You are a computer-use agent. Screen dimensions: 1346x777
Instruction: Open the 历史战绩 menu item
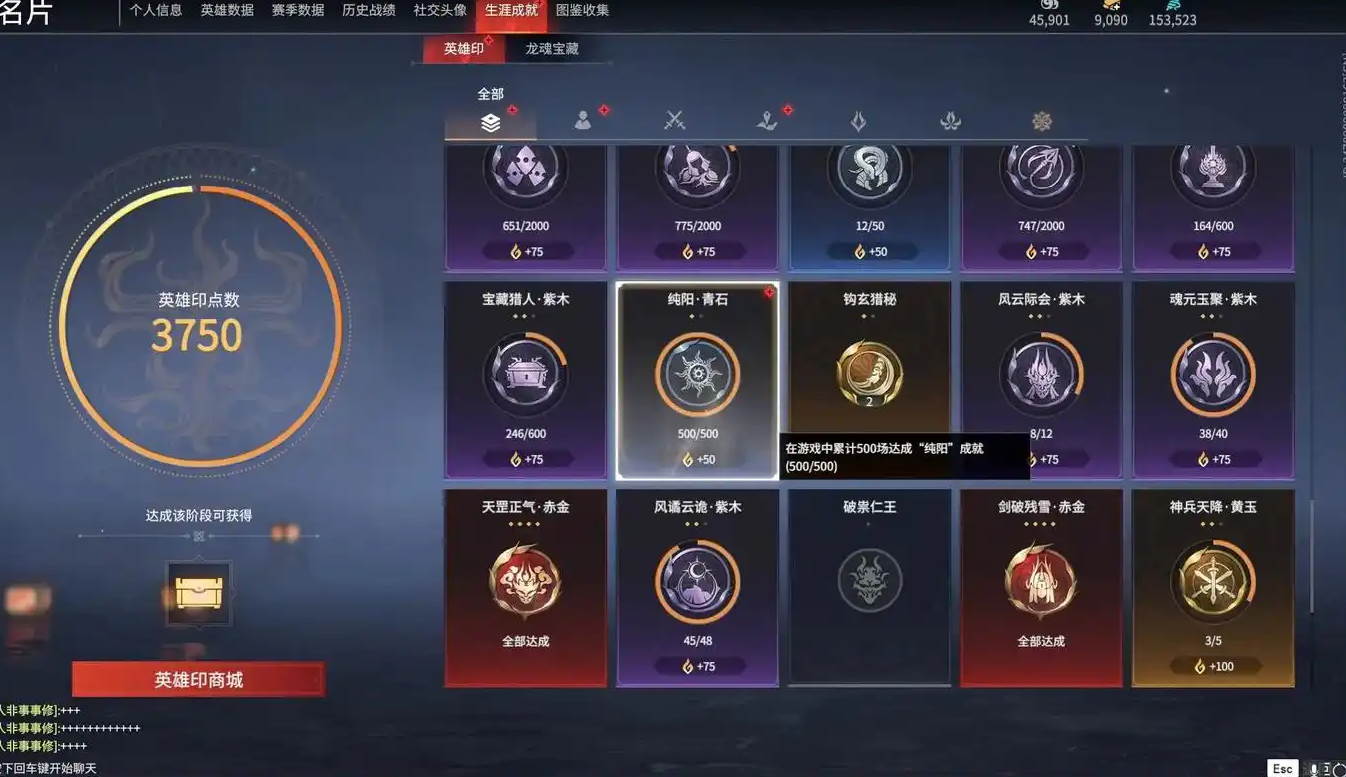pos(368,12)
